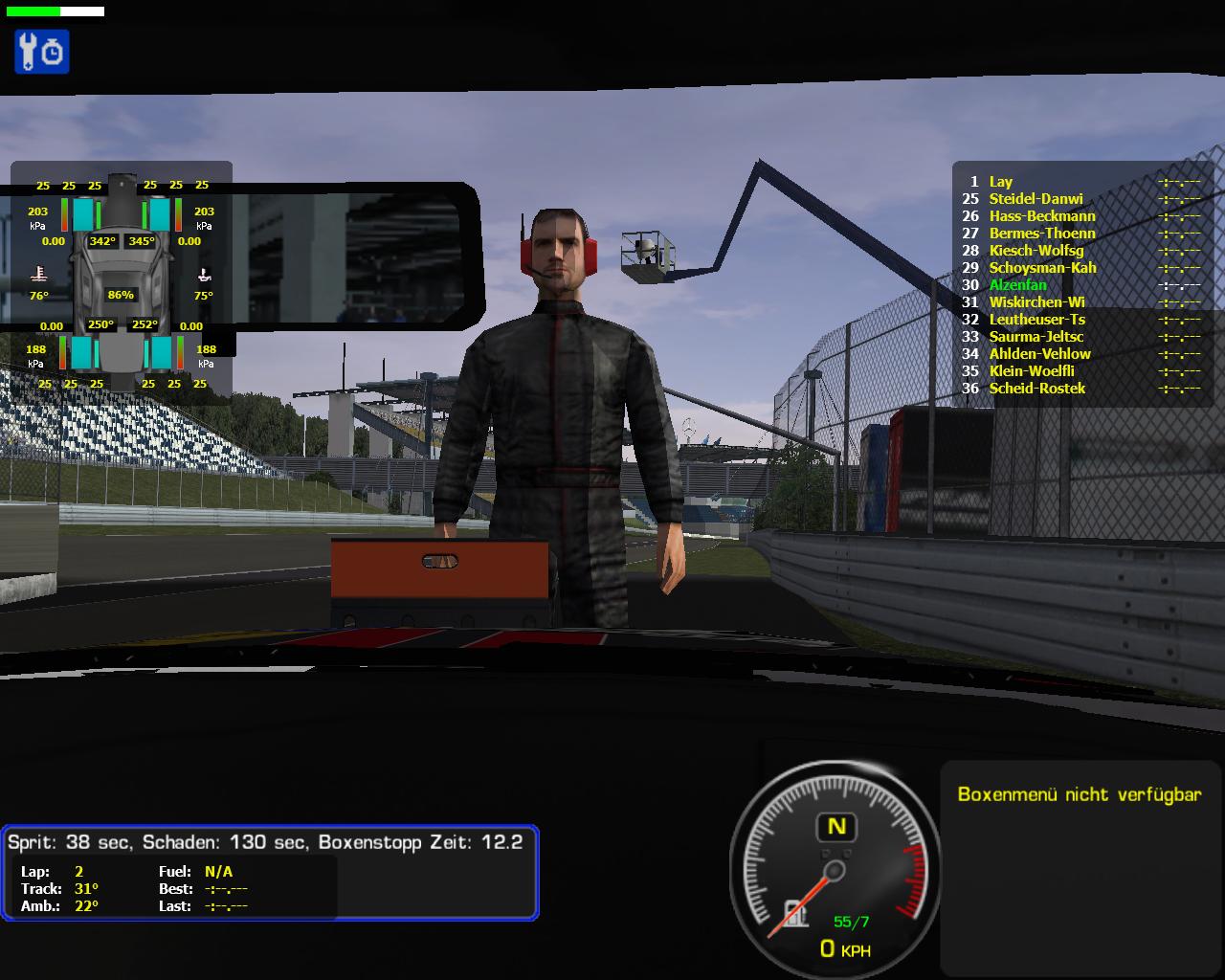This screenshot has width=1225, height=980.
Task: Select Steidel-Danwi row in standings
Action: pyautogui.click(x=1036, y=199)
